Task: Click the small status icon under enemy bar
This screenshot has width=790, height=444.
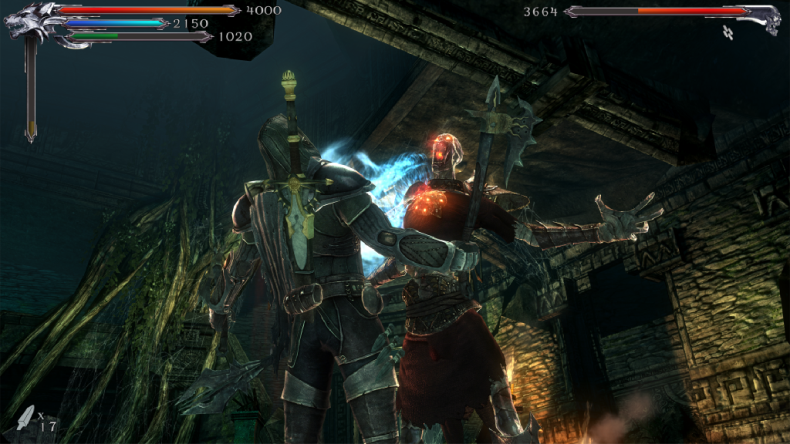Action: (729, 32)
